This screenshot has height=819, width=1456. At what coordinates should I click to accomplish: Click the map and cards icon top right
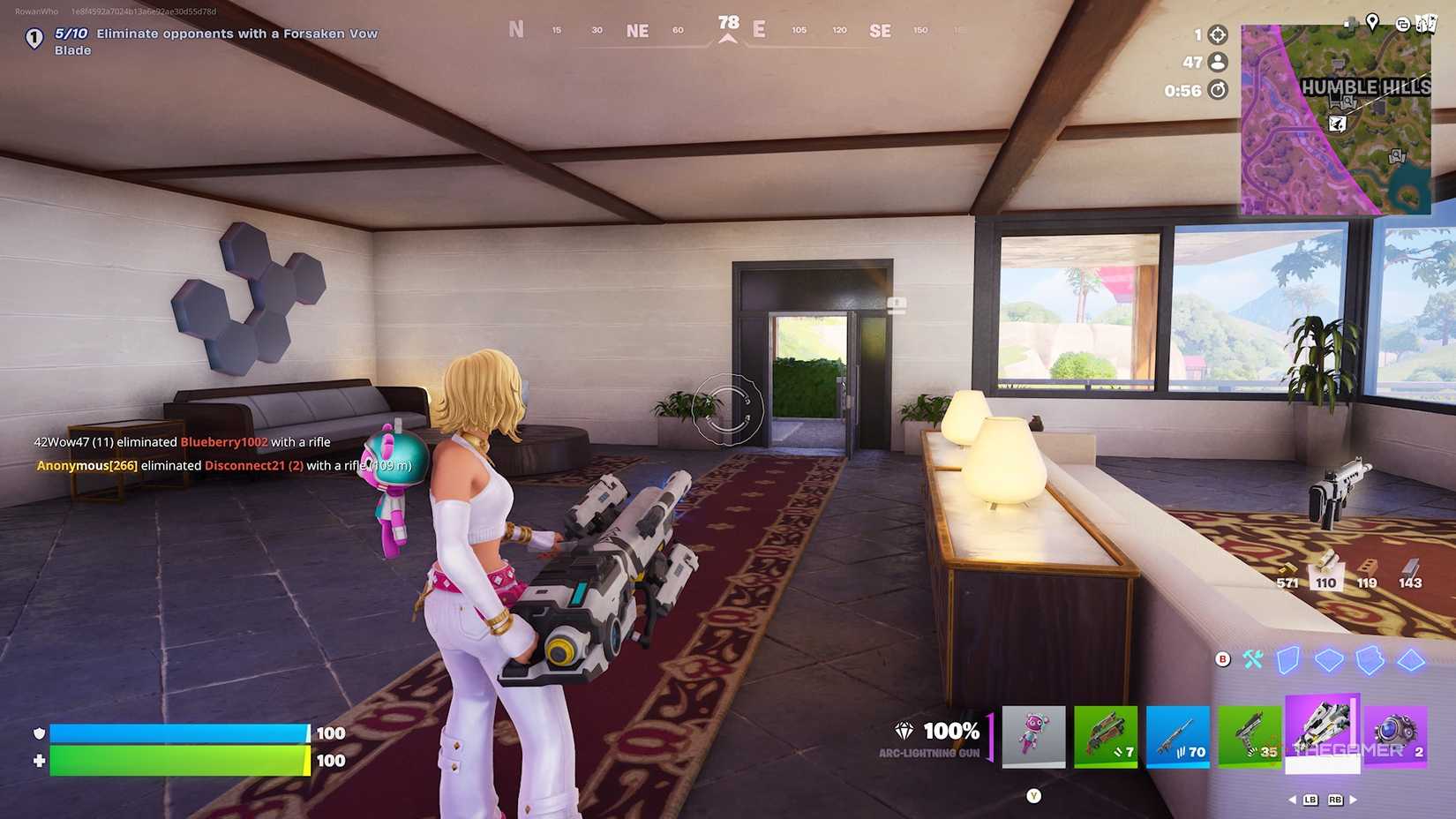(1426, 24)
